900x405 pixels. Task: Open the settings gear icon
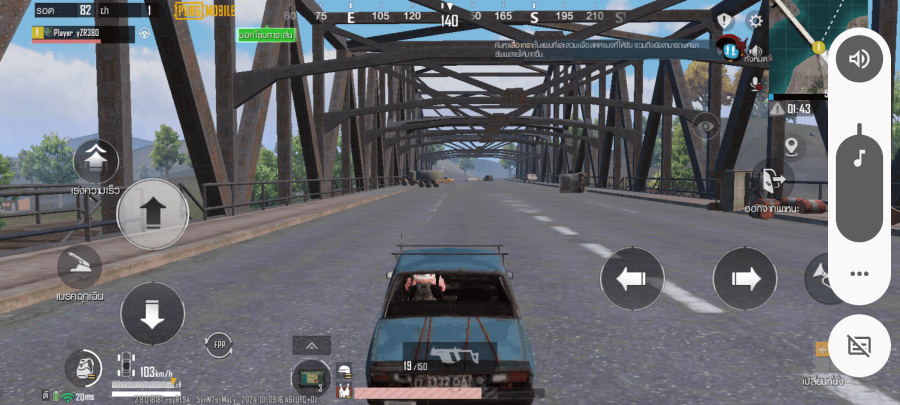click(755, 20)
